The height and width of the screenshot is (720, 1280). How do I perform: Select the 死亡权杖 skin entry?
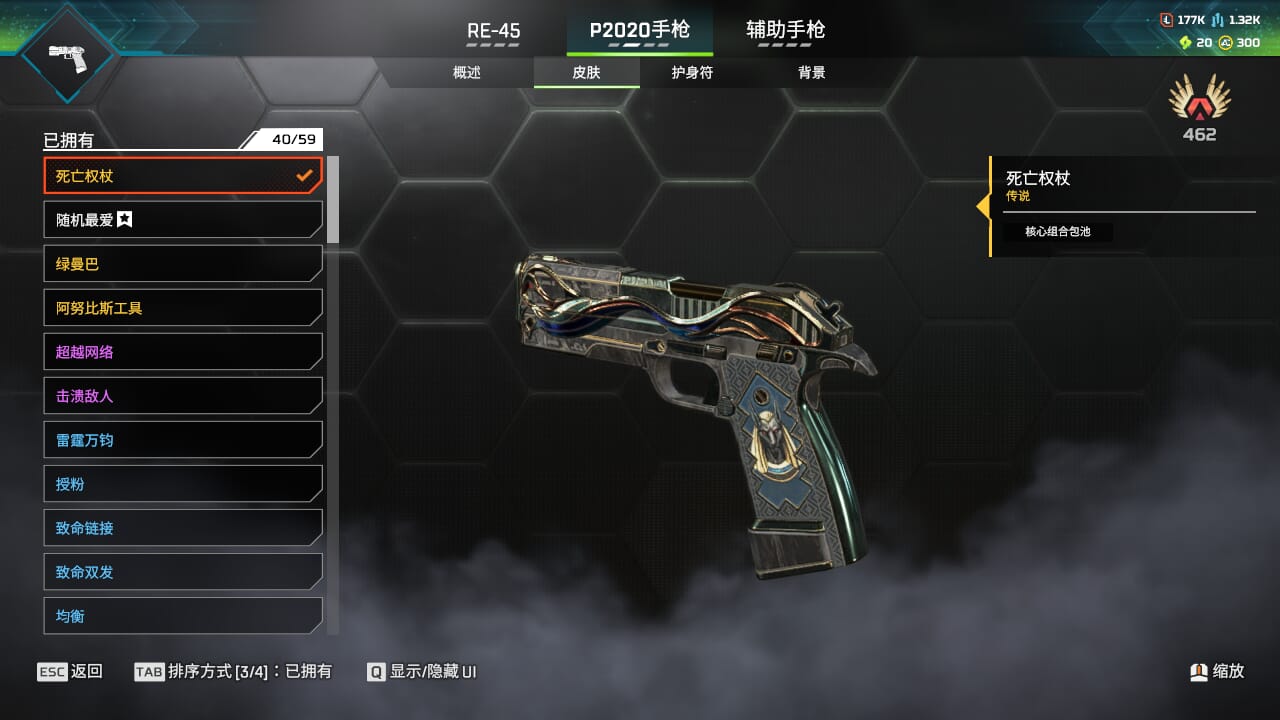183,176
